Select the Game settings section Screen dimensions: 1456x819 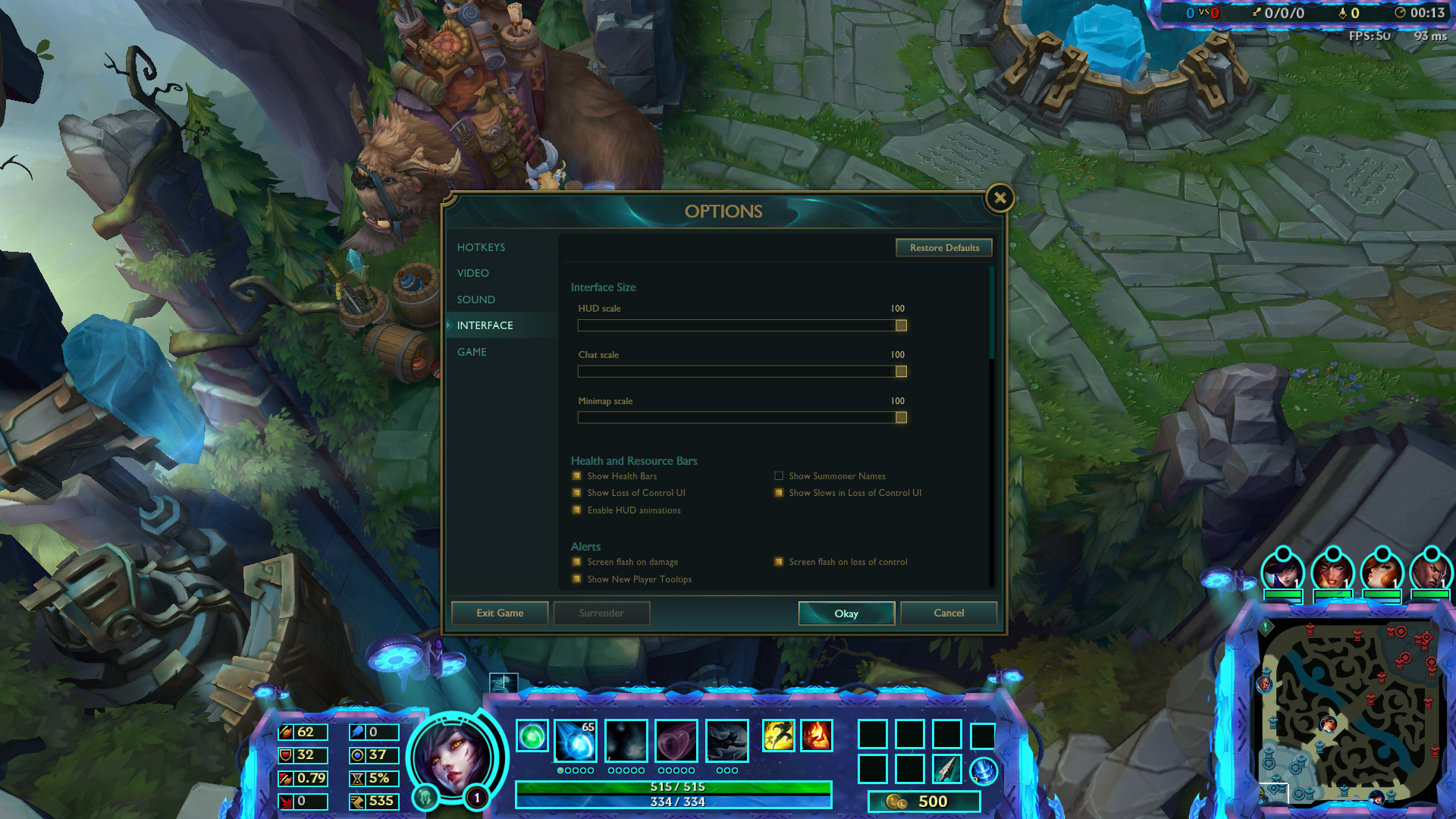[472, 352]
